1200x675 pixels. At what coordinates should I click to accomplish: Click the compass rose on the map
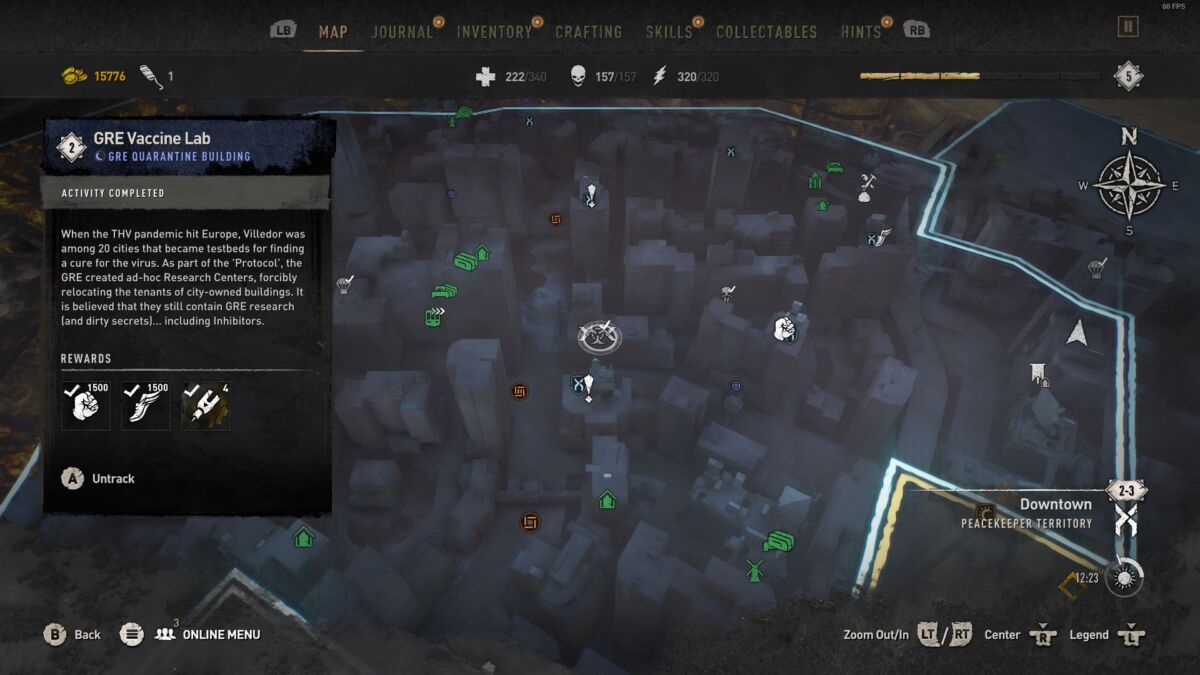(x=1129, y=185)
